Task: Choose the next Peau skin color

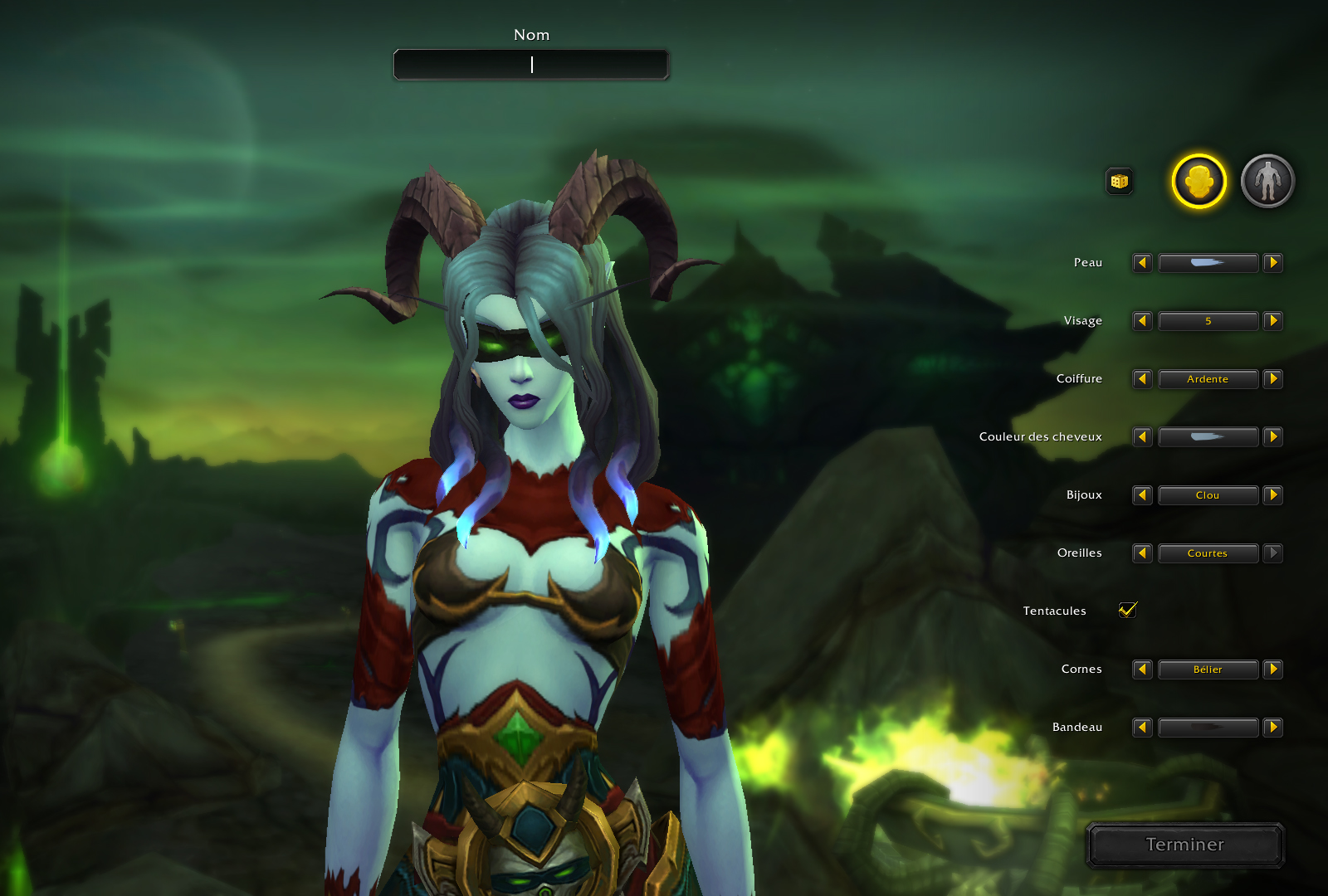Action: tap(1273, 263)
